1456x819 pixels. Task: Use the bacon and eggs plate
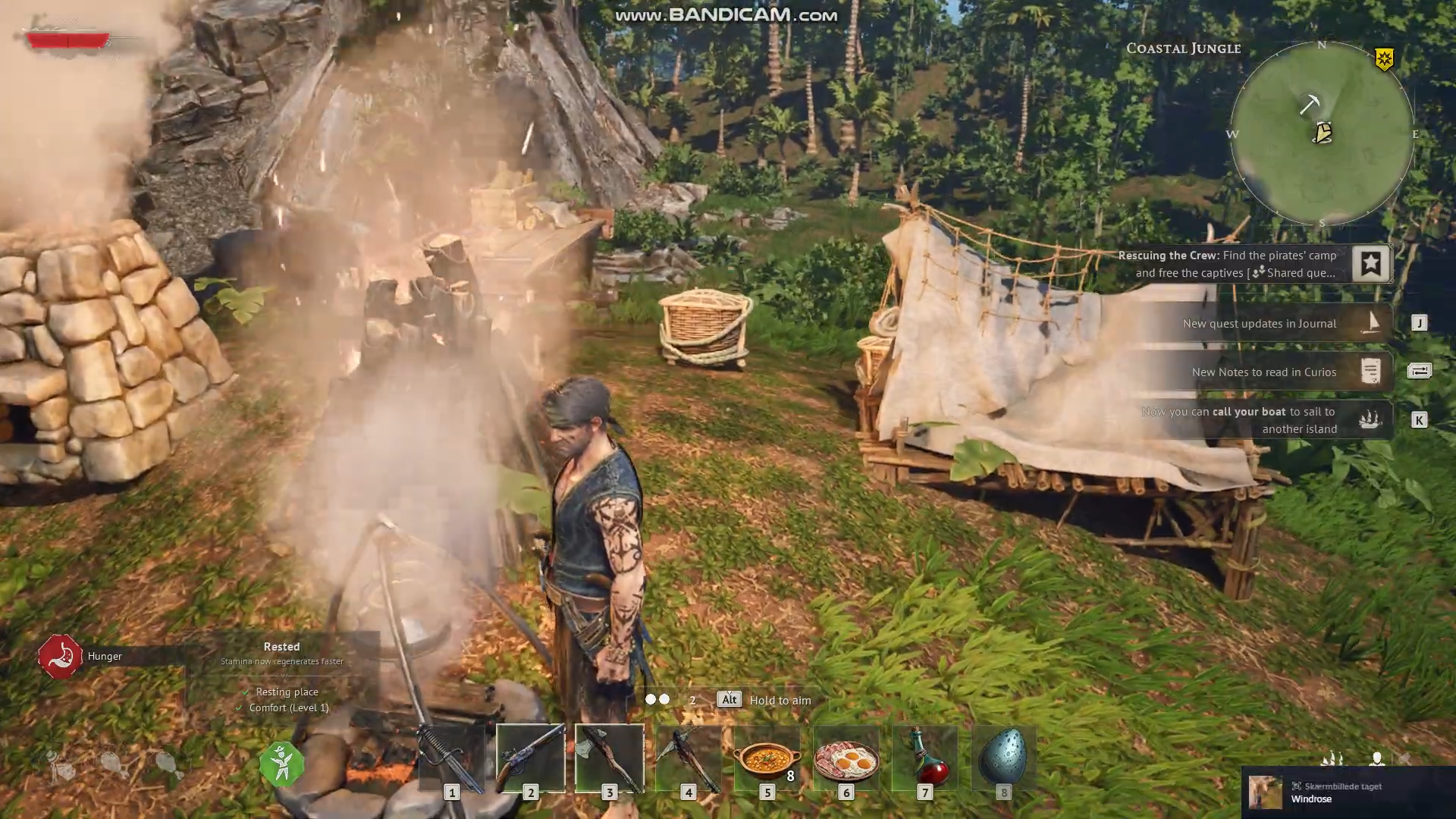(x=846, y=758)
